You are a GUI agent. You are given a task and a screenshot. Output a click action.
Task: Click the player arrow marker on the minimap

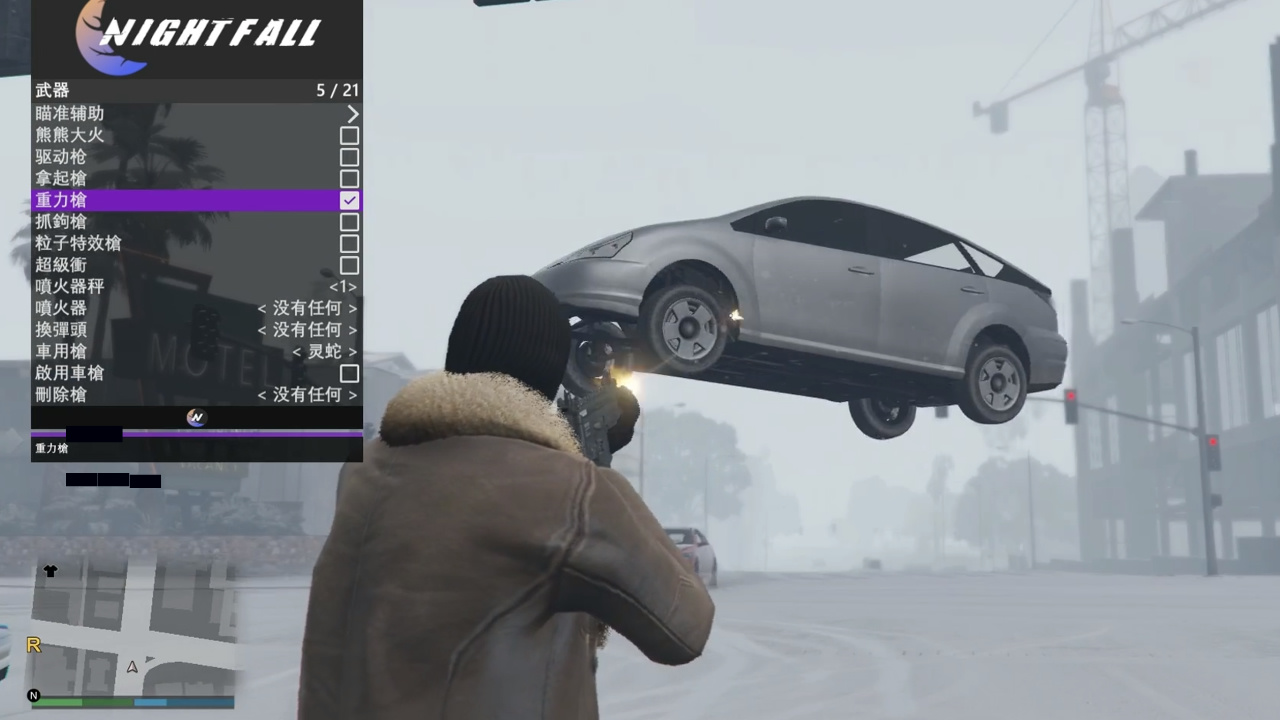pos(131,667)
